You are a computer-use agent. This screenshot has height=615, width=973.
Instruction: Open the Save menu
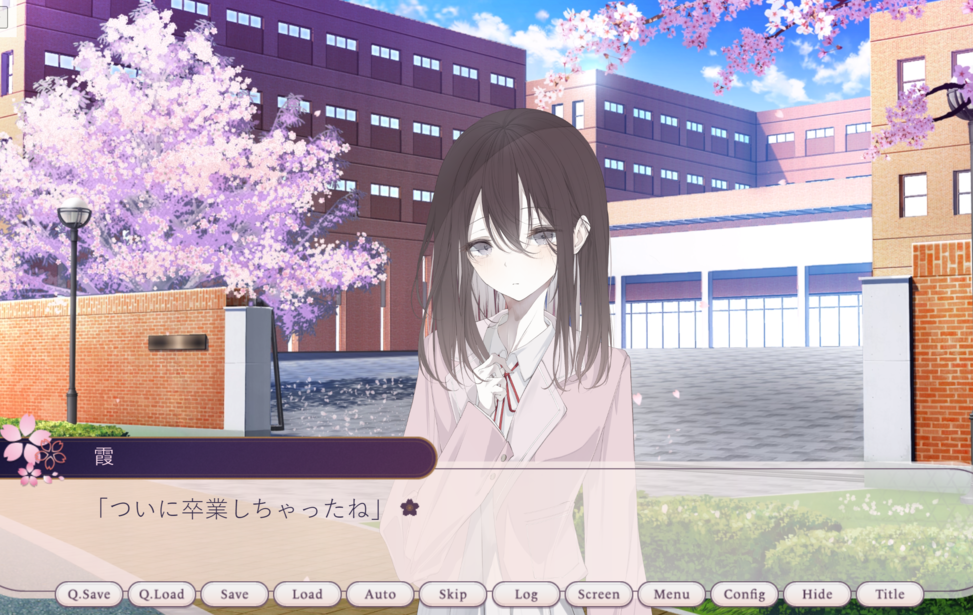[234, 594]
